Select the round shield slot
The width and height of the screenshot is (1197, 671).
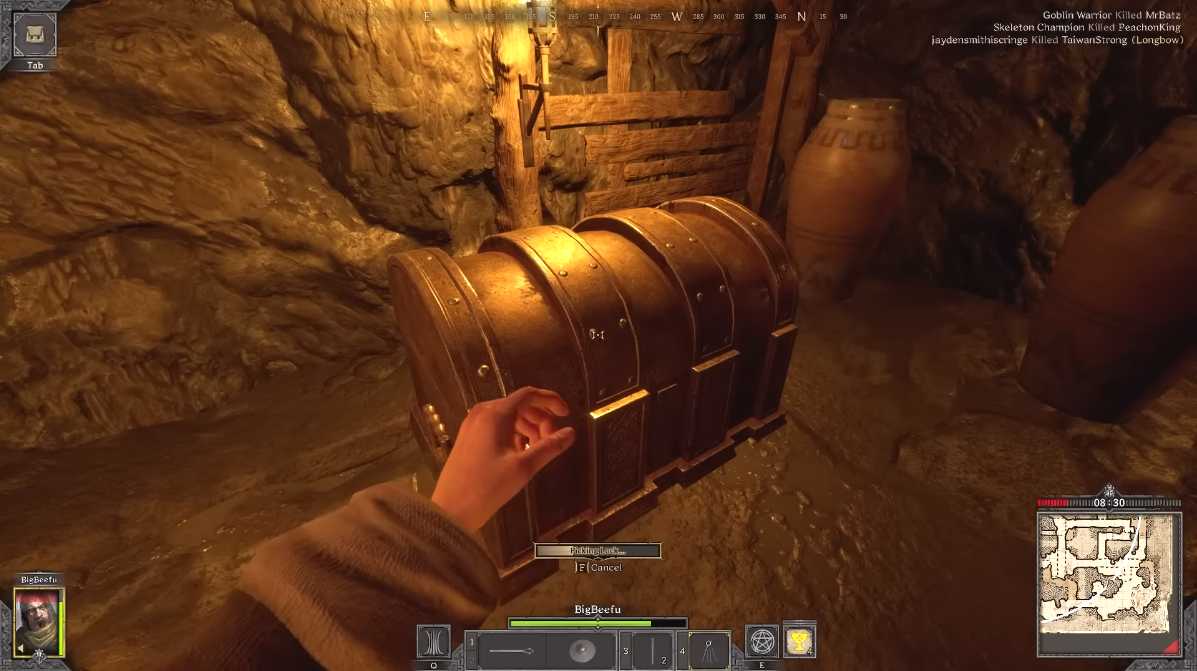580,651
